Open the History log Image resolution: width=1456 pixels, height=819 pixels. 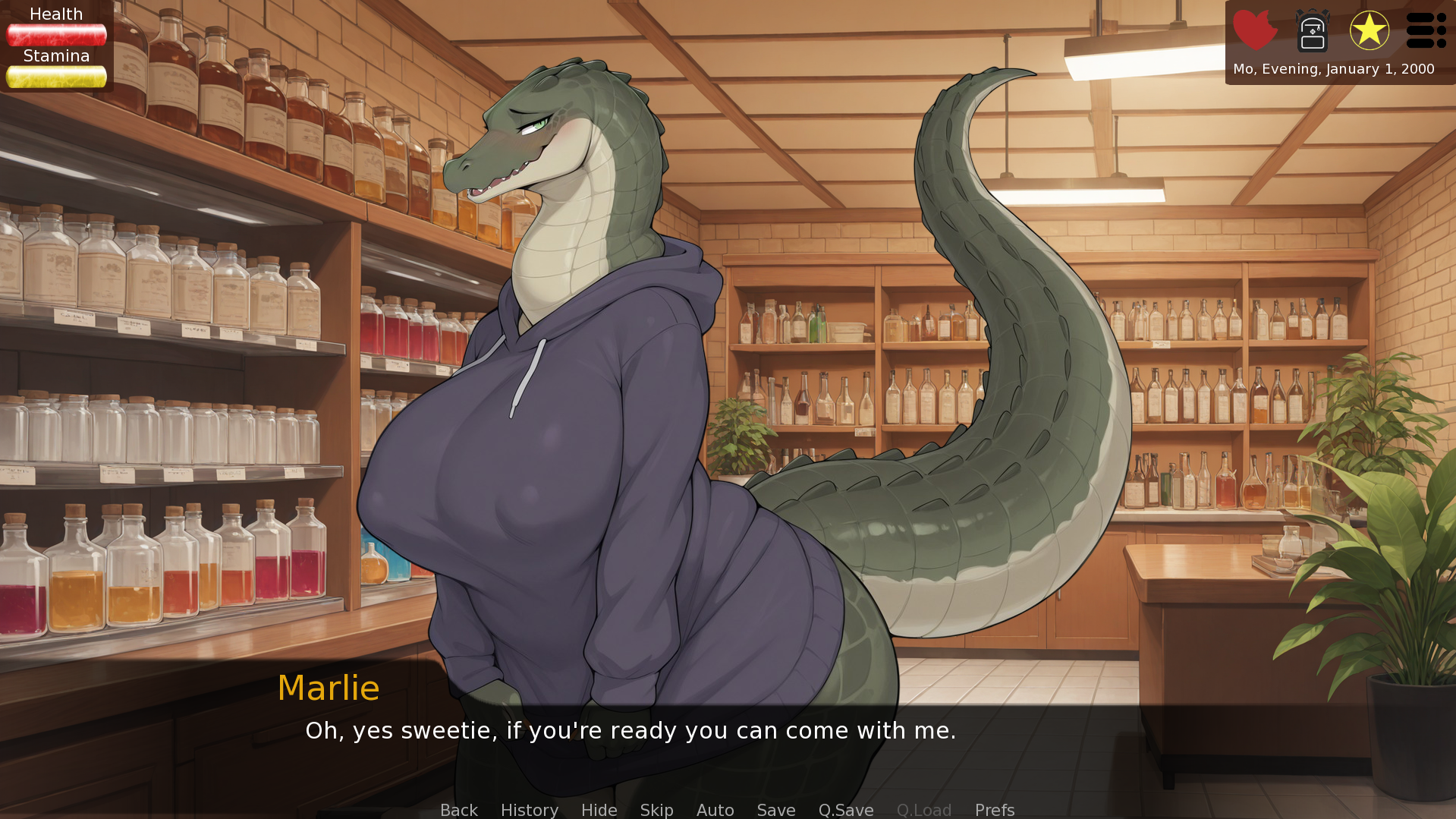[x=529, y=809]
